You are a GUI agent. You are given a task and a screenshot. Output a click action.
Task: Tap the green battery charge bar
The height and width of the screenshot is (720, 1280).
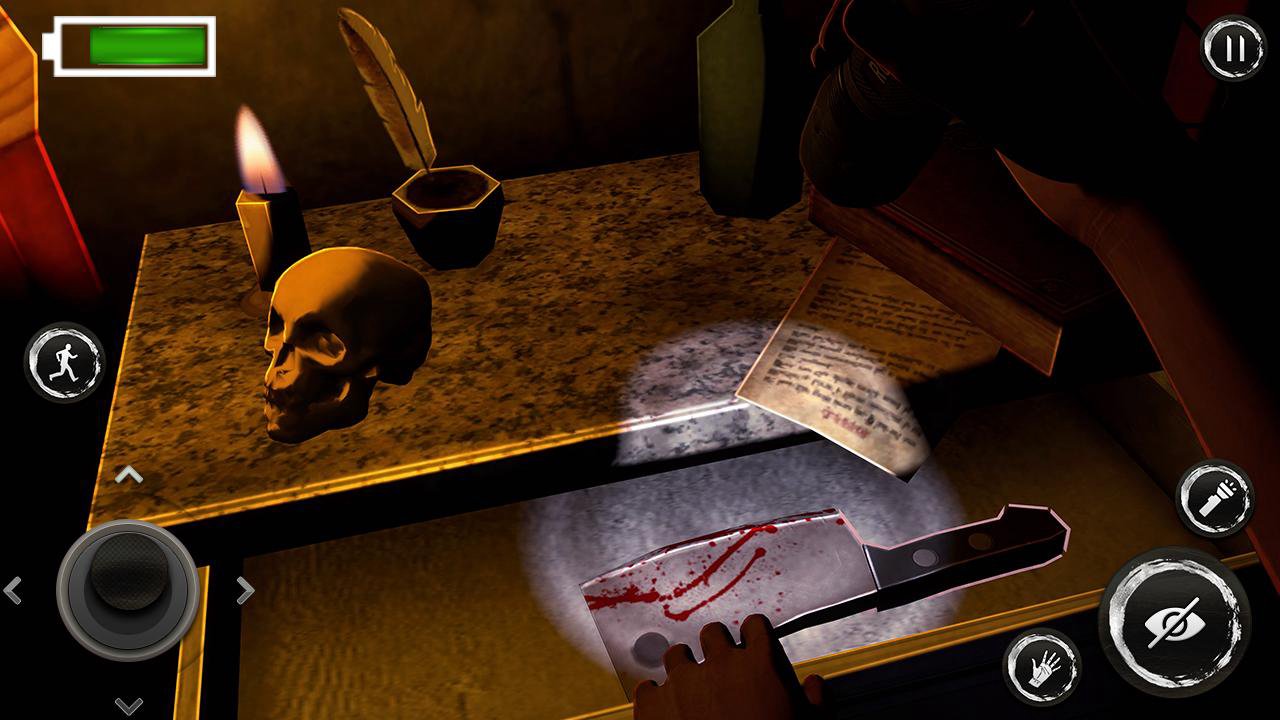click(145, 44)
